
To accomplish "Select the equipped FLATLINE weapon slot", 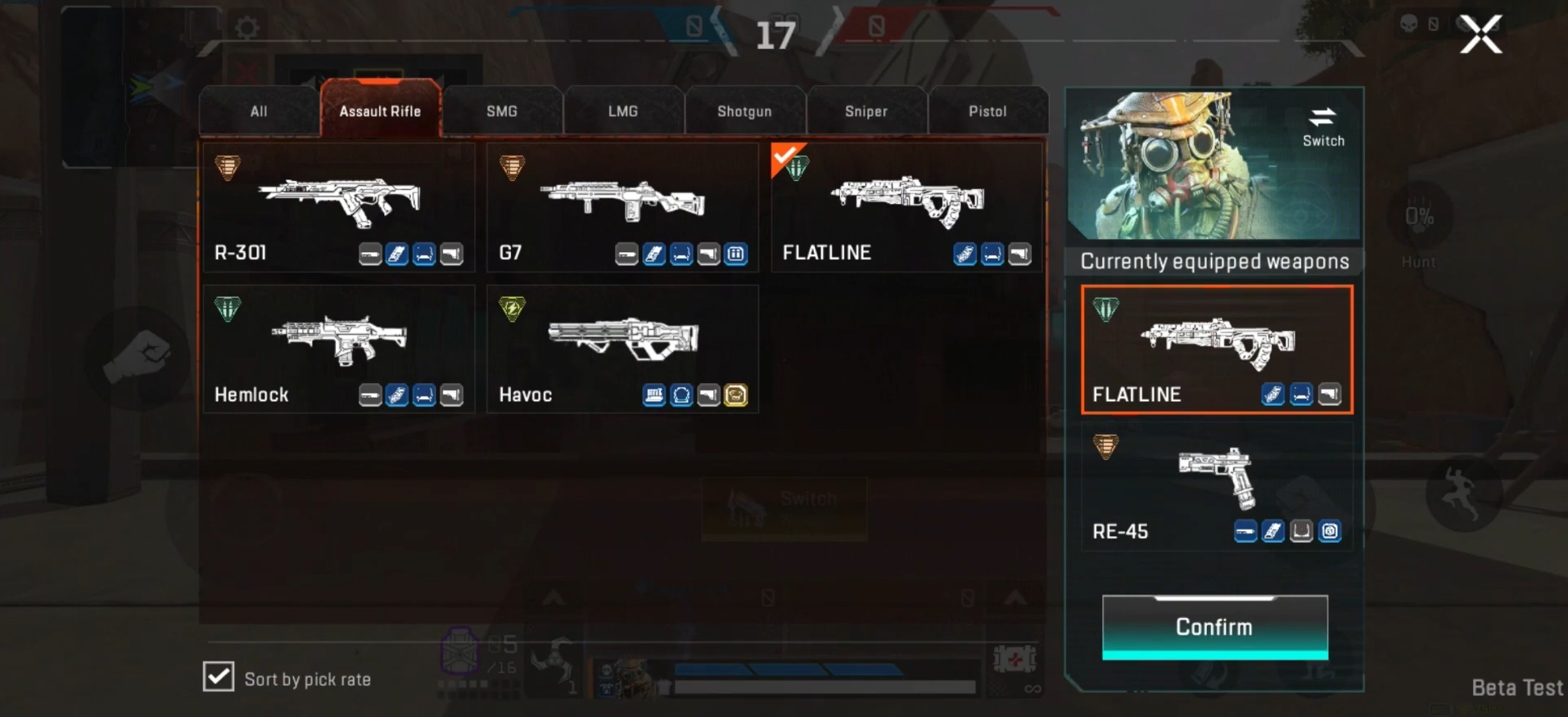I will click(x=1217, y=349).
